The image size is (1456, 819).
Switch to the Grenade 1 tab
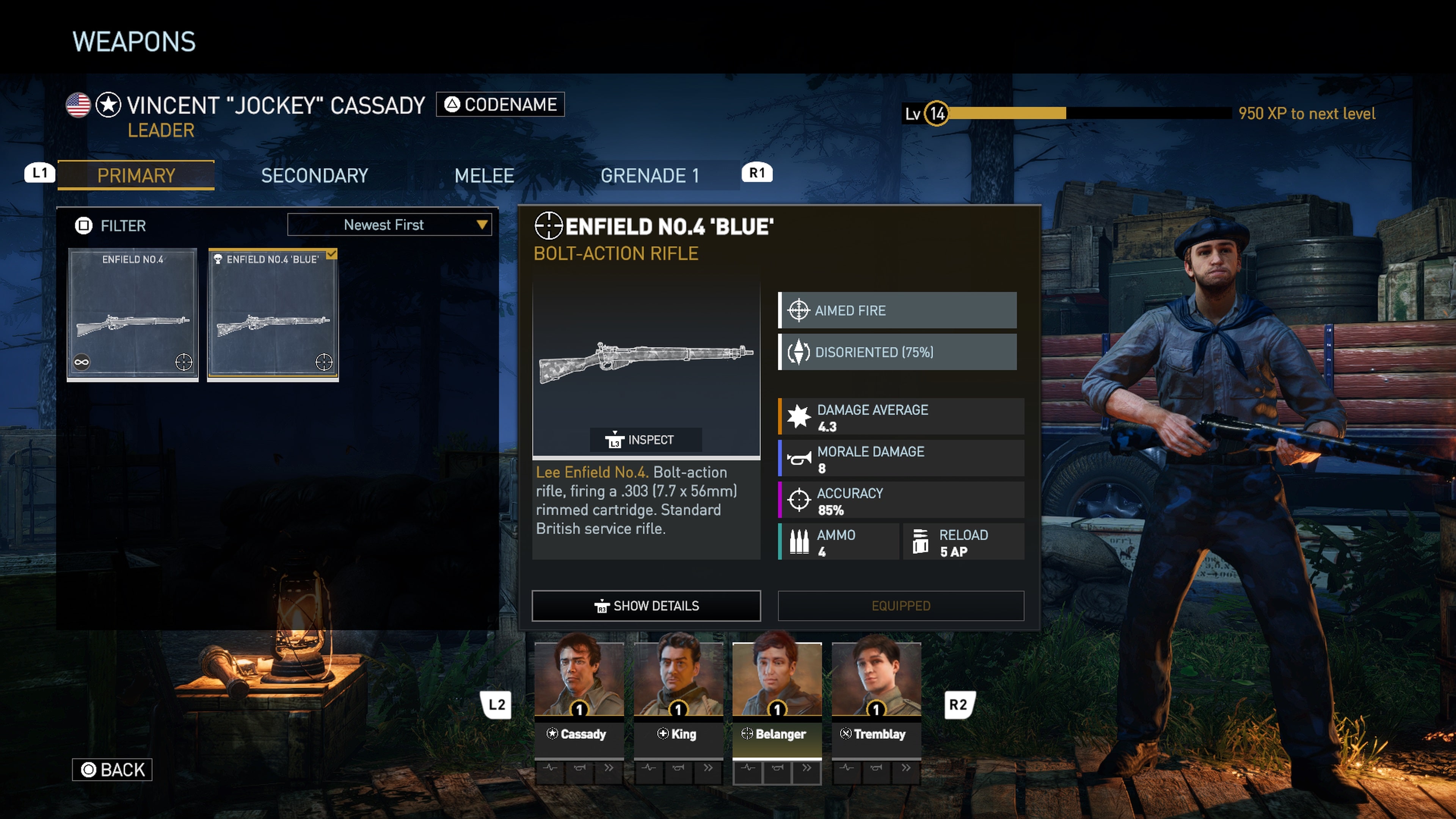click(x=651, y=175)
